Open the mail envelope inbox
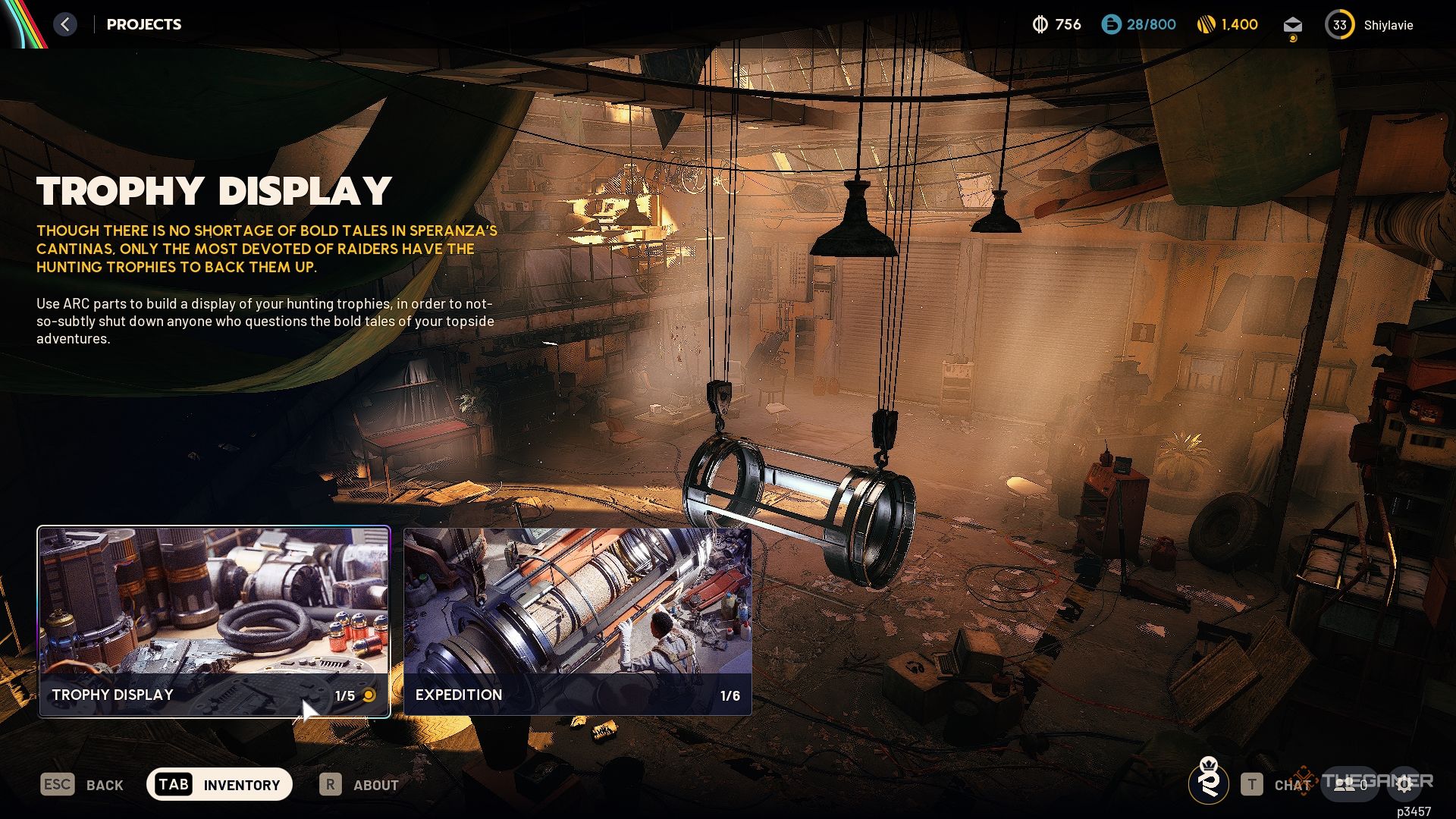 click(x=1292, y=25)
